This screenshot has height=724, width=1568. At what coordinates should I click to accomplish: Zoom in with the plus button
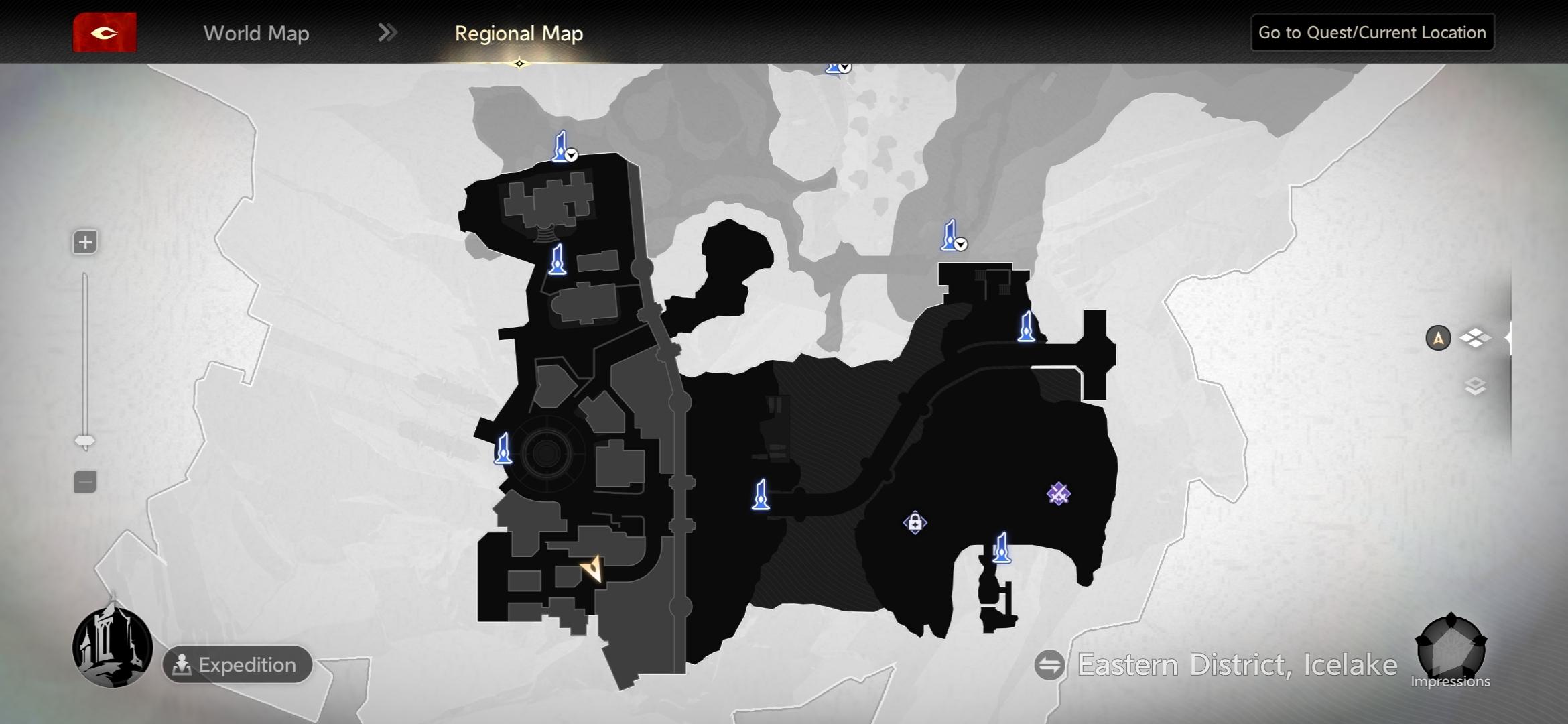pyautogui.click(x=85, y=242)
